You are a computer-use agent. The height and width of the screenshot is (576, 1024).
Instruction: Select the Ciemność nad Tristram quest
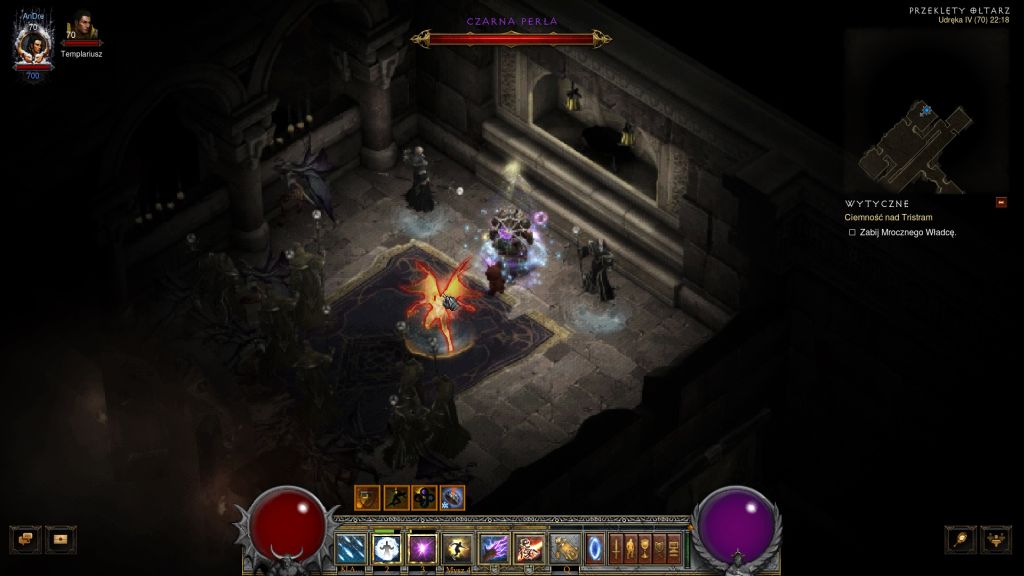[887, 217]
